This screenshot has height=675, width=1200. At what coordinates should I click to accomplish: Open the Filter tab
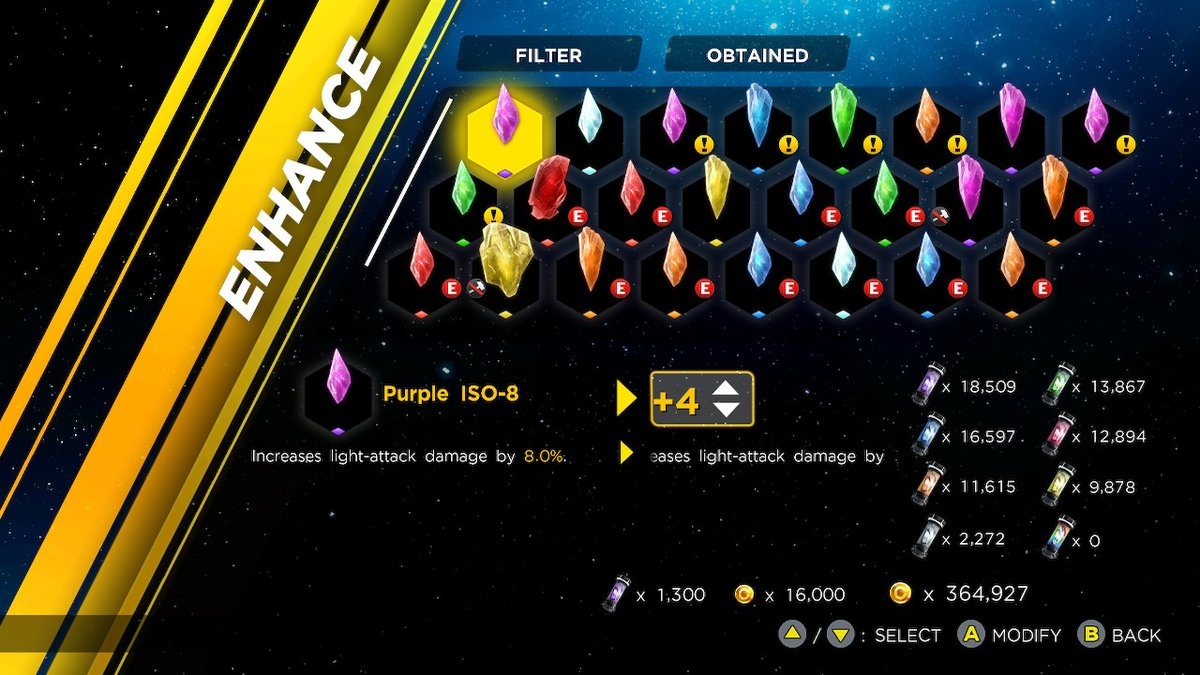pyautogui.click(x=548, y=56)
